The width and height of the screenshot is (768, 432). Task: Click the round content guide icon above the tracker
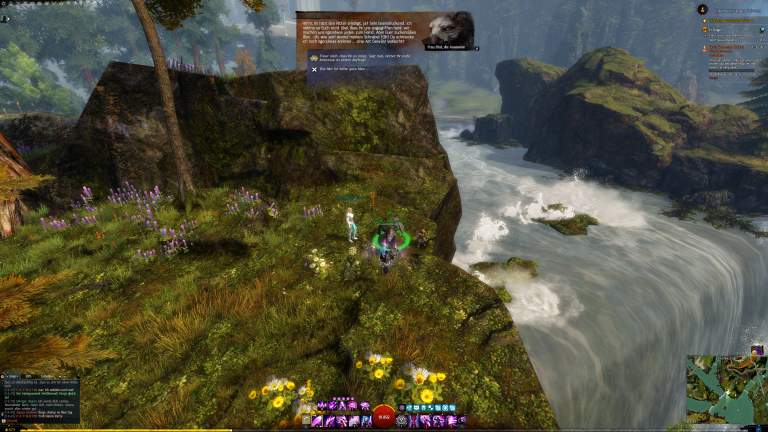[x=703, y=9]
